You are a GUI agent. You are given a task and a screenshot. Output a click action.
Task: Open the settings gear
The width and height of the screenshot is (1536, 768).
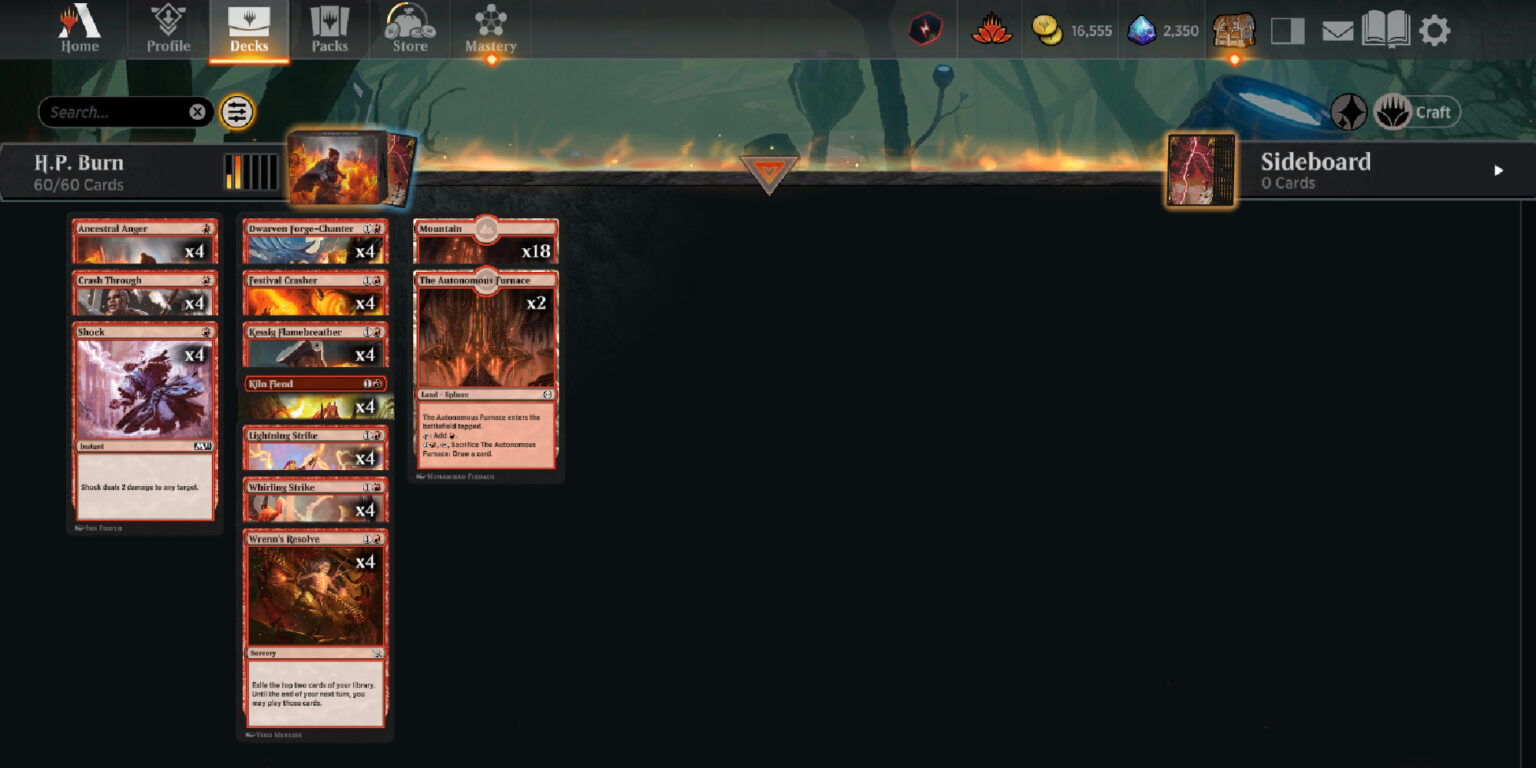pos(1436,30)
